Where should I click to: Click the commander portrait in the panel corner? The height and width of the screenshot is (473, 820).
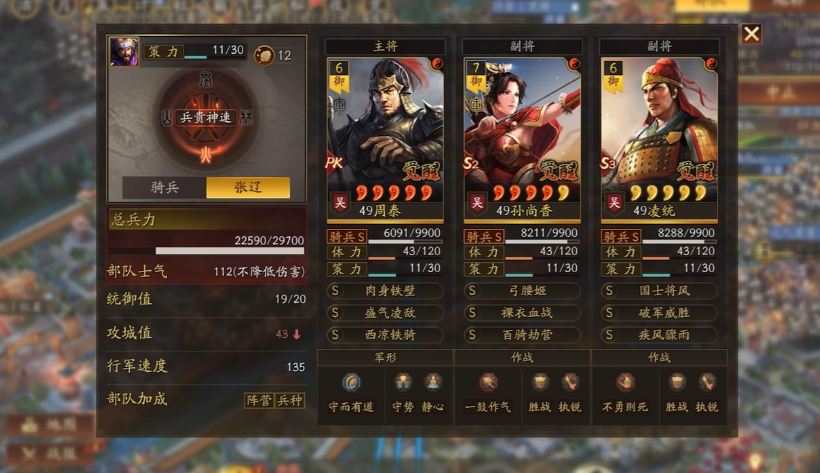coord(125,52)
